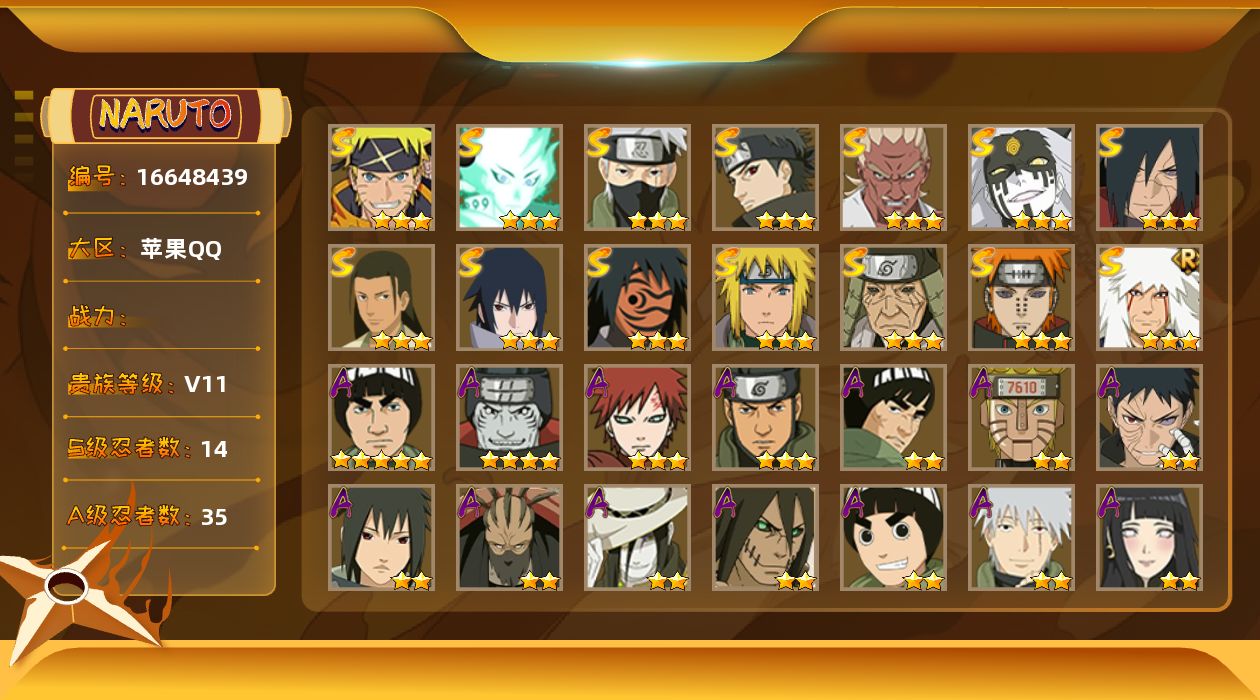The height and width of the screenshot is (700, 1260).
Task: Choose the A-rank white-hat ninja portrait
Action: click(637, 538)
